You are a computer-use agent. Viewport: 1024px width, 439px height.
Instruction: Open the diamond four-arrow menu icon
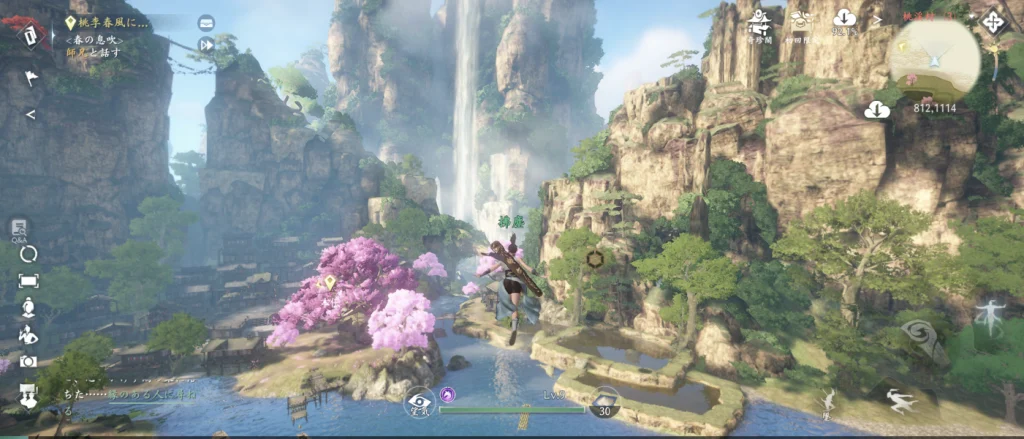pos(993,21)
